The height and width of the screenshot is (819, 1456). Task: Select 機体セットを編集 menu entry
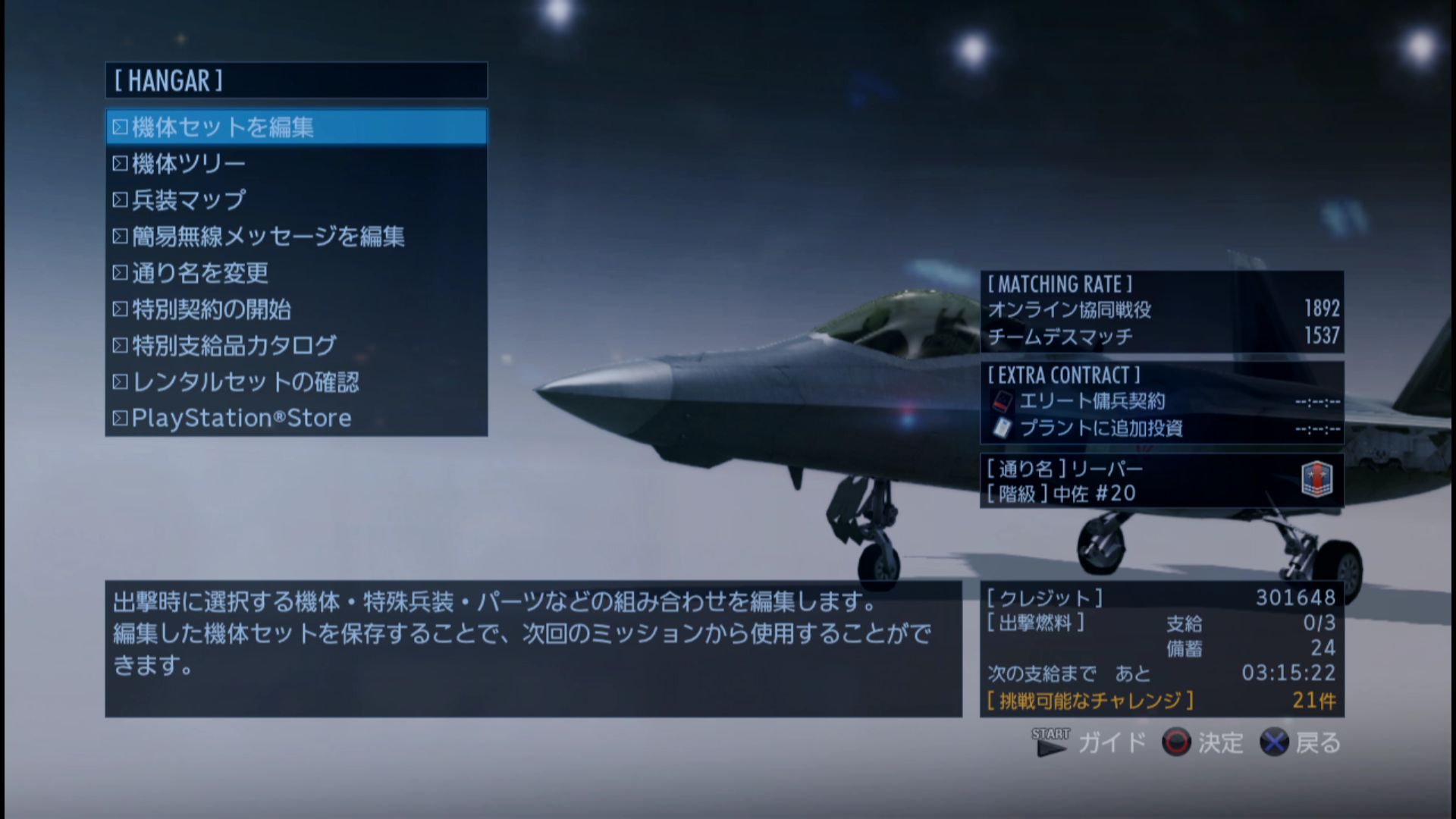(296, 127)
